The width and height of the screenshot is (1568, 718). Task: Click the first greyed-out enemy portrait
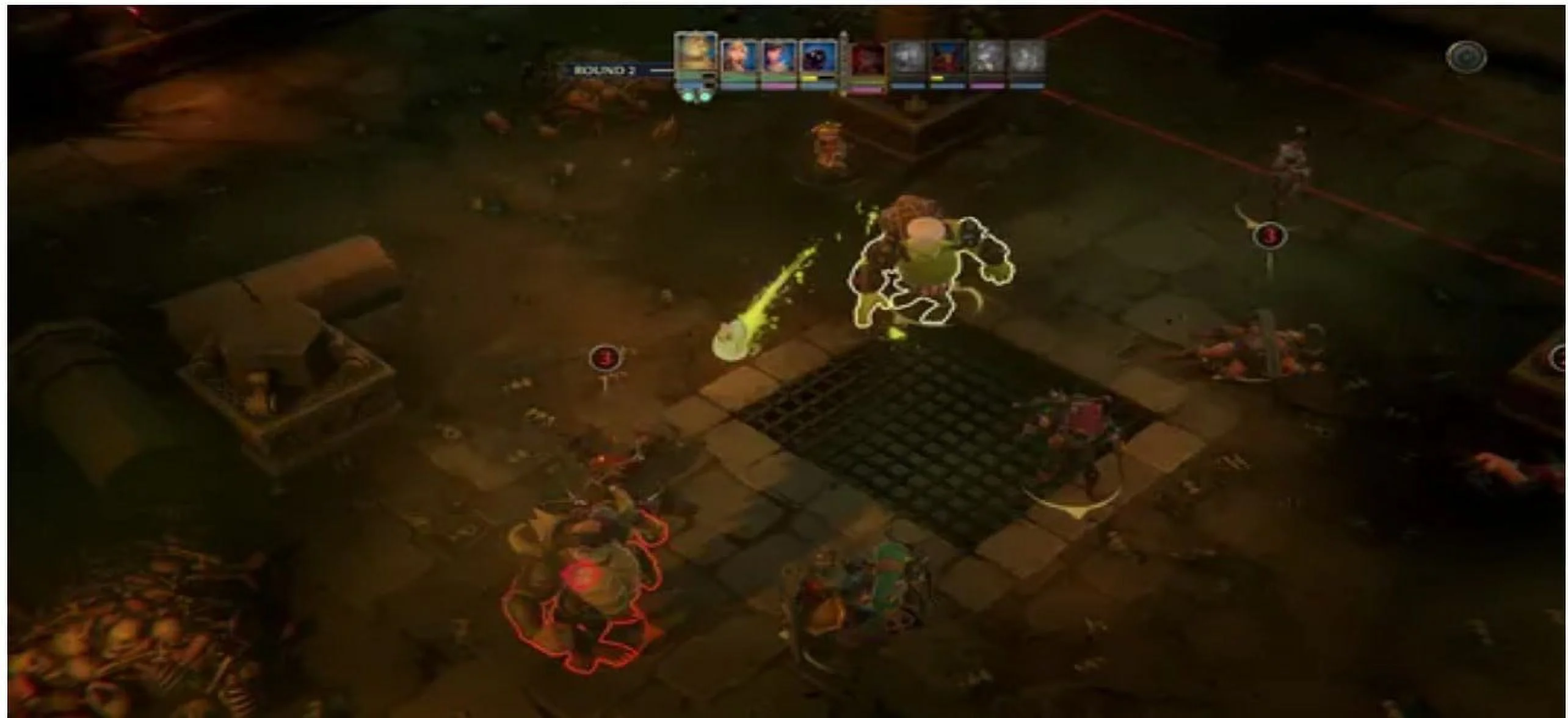[908, 61]
